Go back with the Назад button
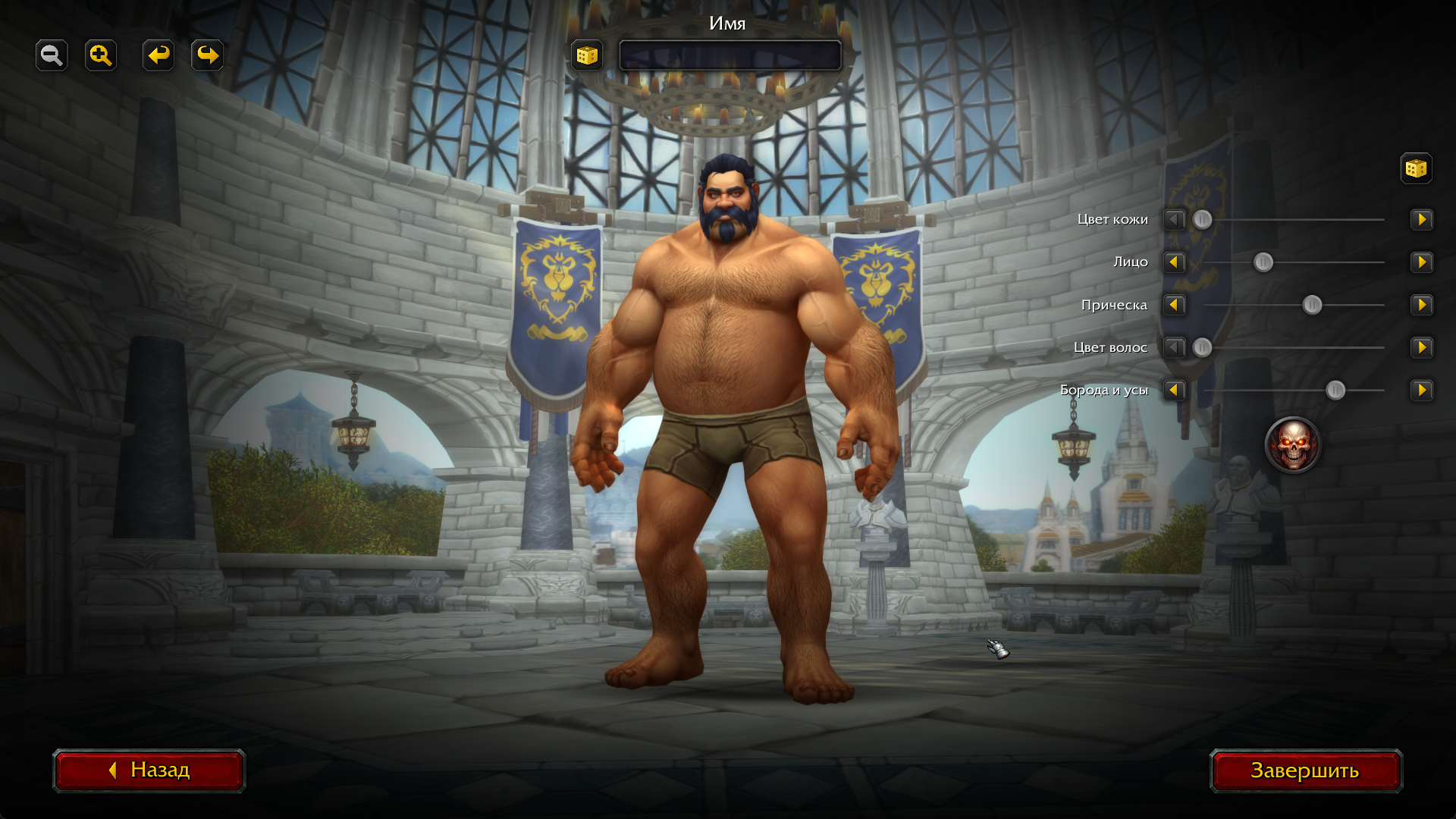This screenshot has width=1456, height=819. pyautogui.click(x=149, y=770)
